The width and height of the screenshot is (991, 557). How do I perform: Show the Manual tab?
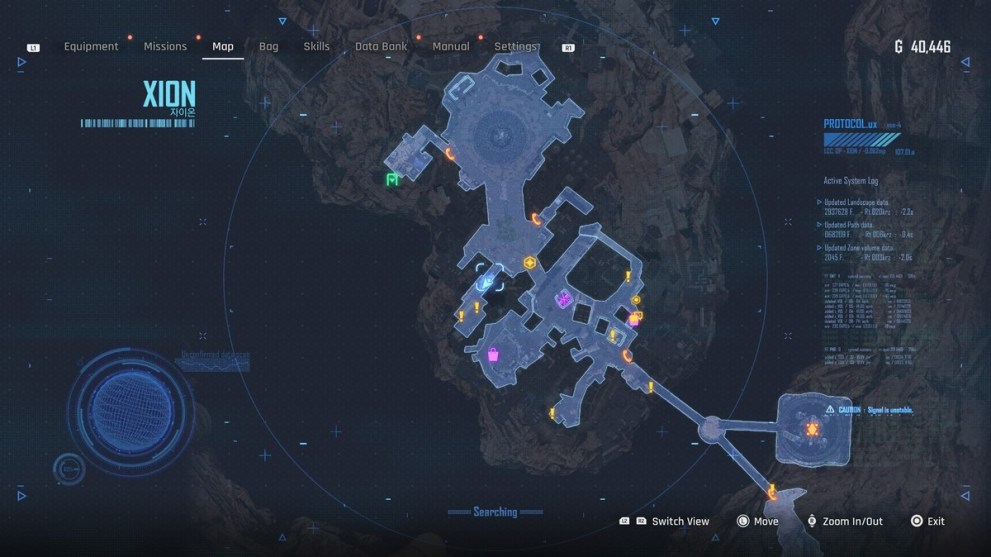450,46
